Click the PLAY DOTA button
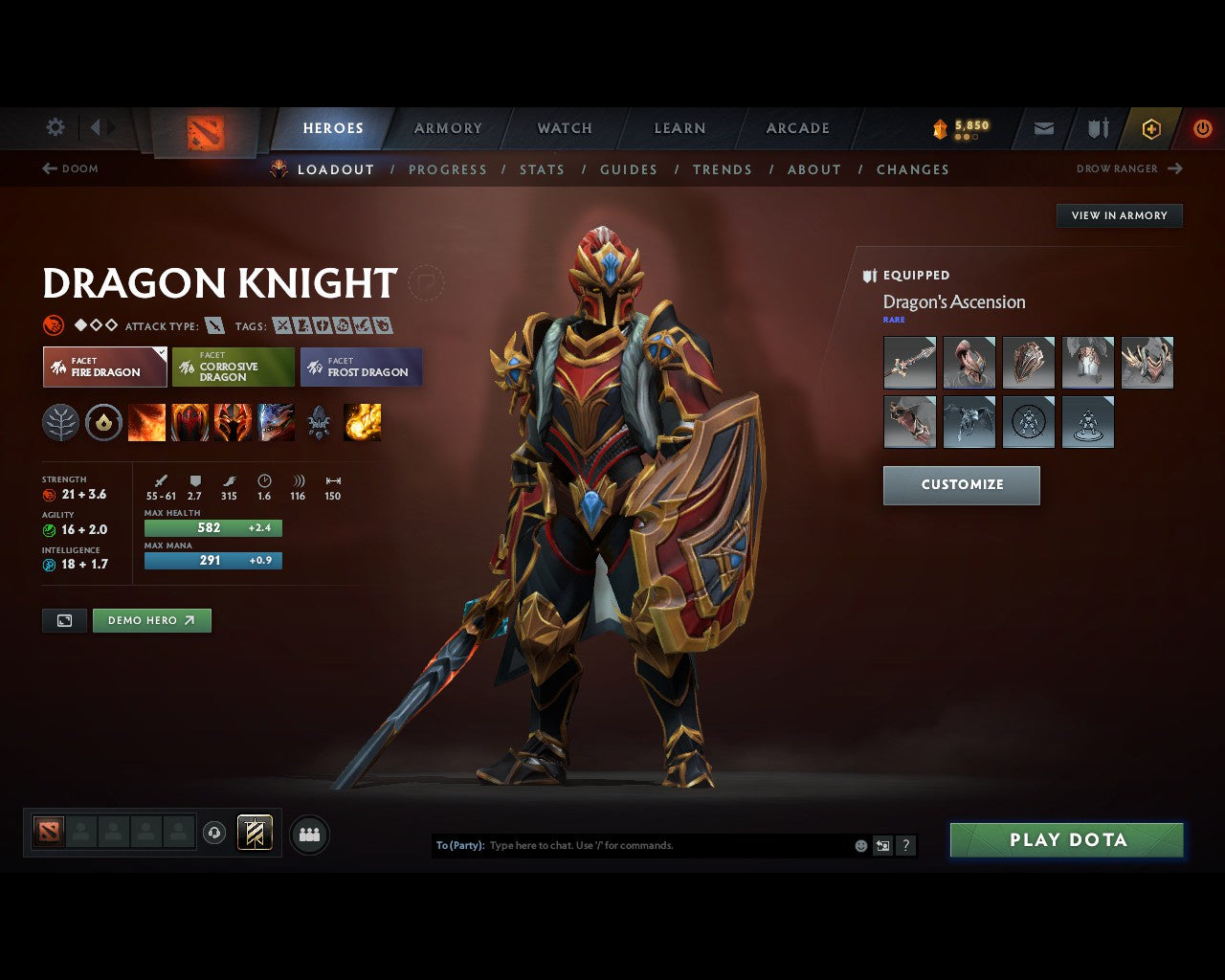 [x=1066, y=839]
